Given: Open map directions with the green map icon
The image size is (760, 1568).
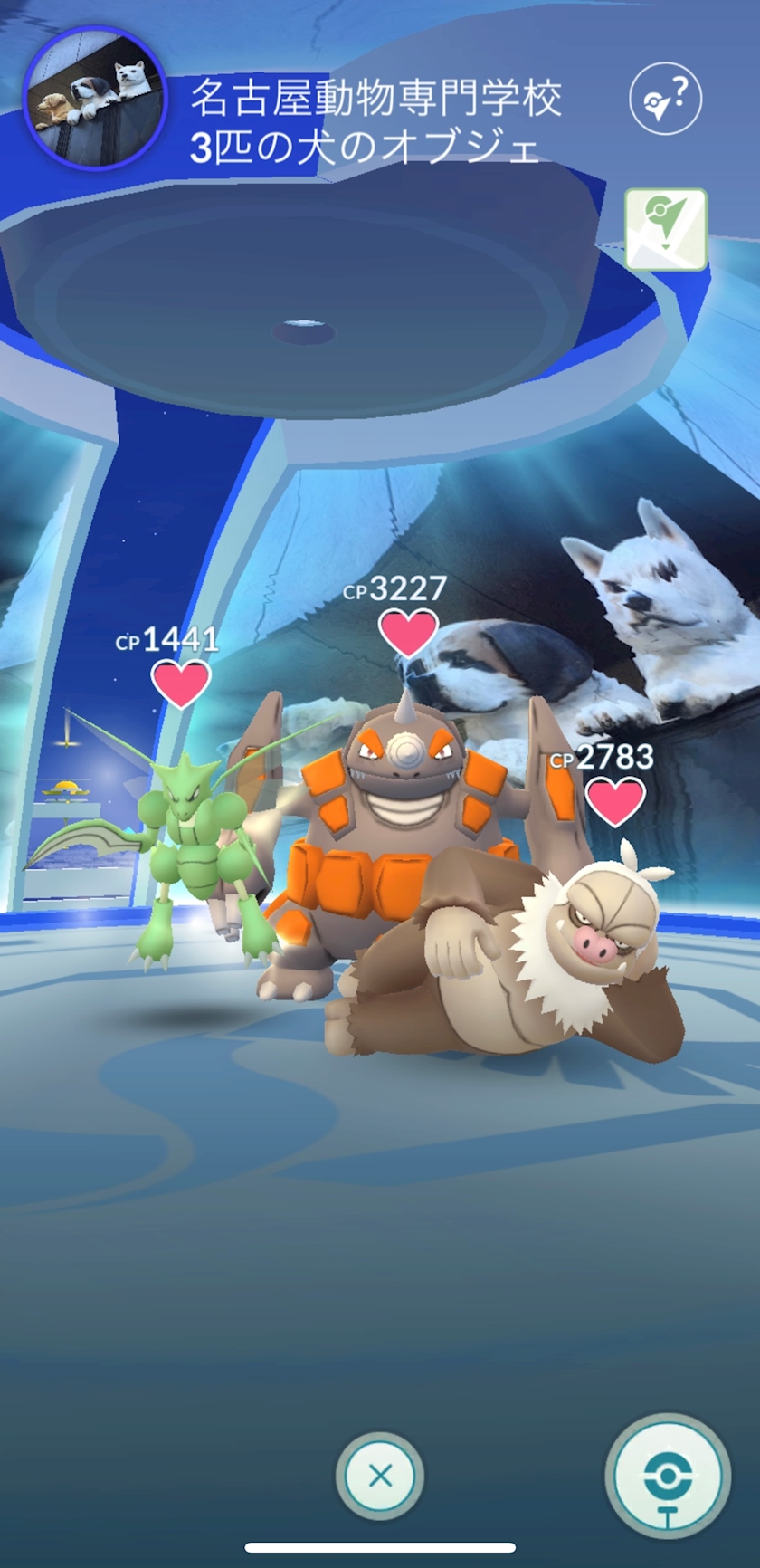Looking at the screenshot, I should pyautogui.click(x=665, y=229).
